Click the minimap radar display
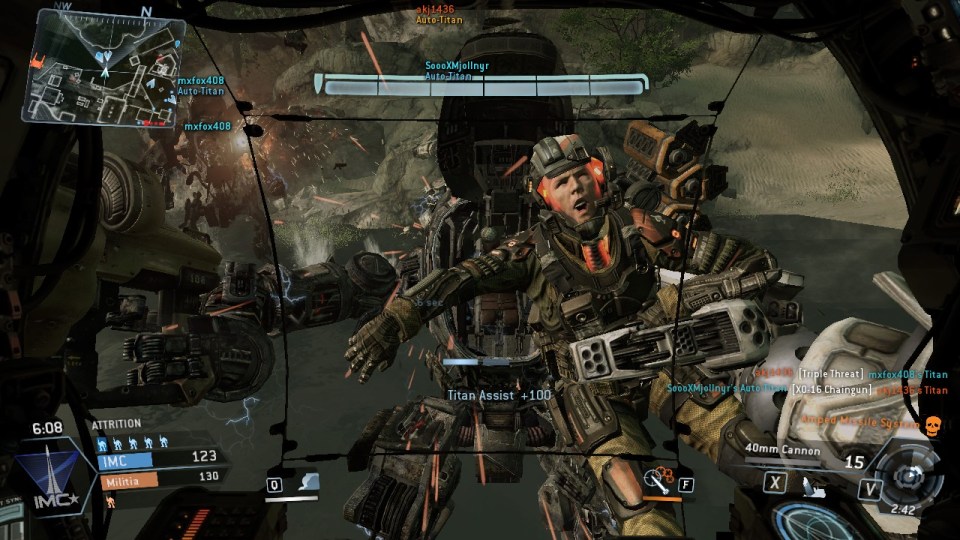Screen dimensions: 960x540 pos(102,68)
